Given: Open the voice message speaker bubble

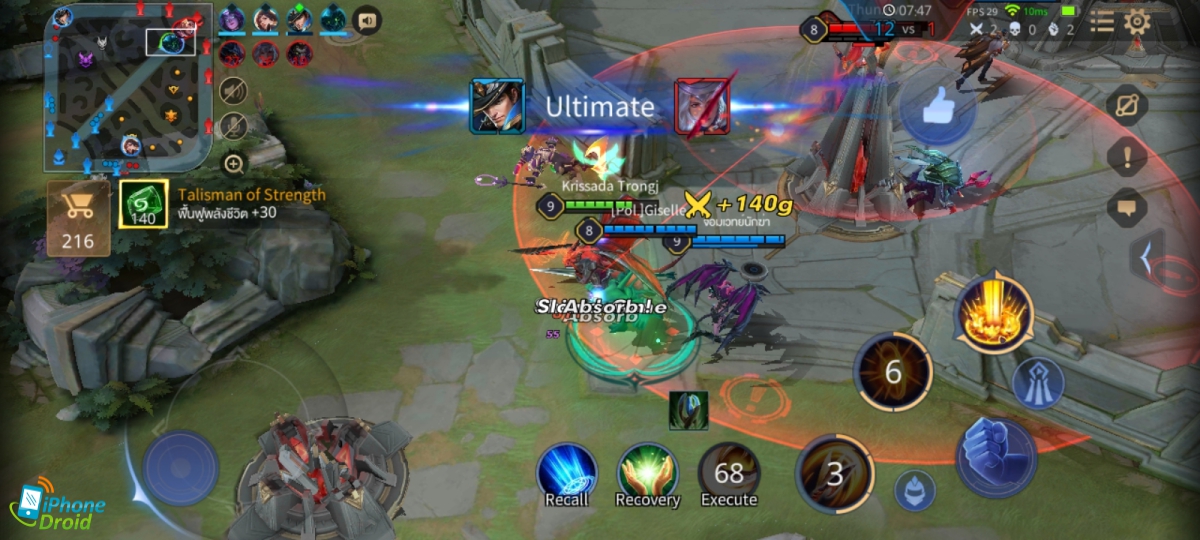Looking at the screenshot, I should coord(367,20).
